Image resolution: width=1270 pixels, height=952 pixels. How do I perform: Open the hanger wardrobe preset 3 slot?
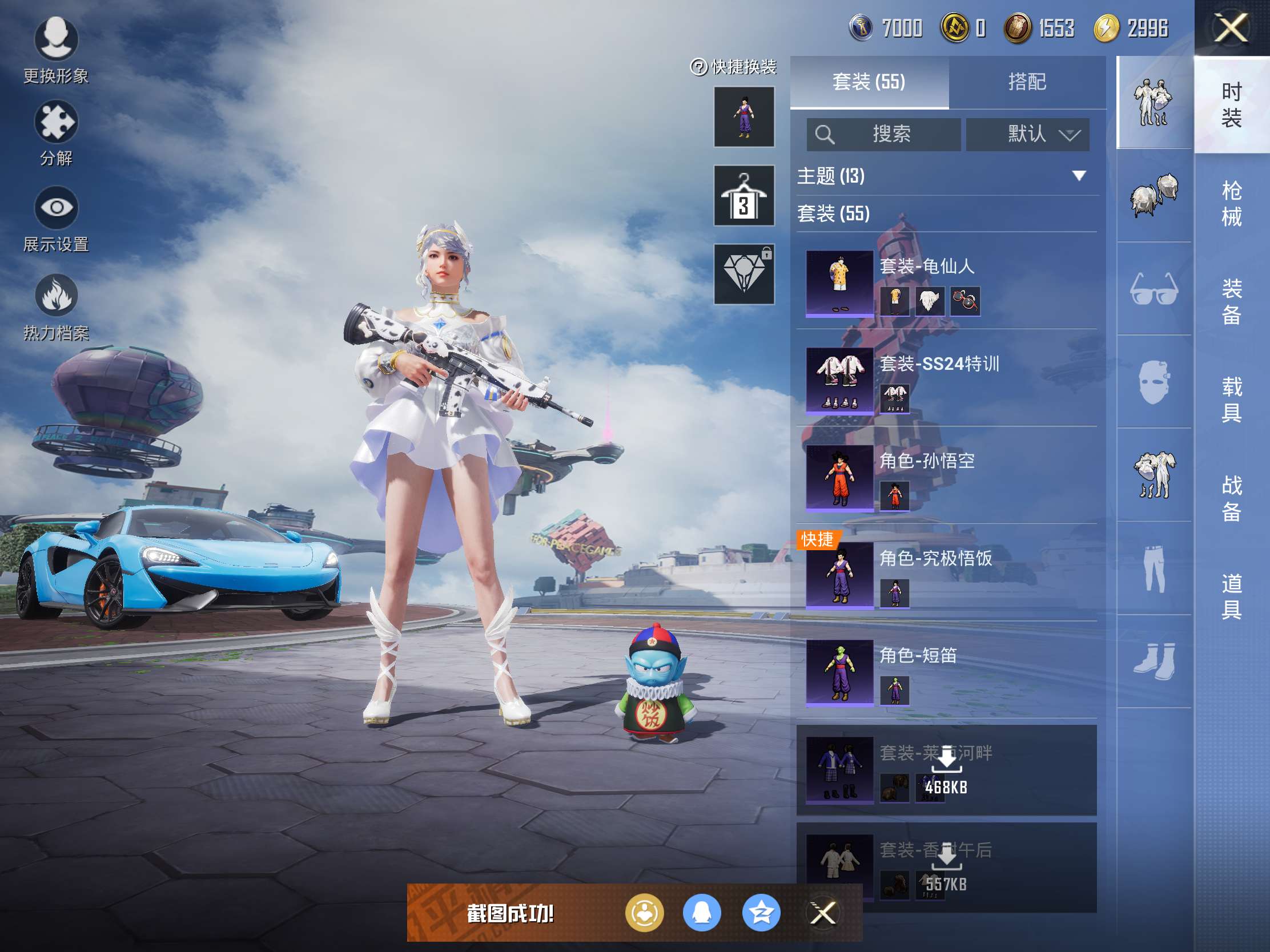[x=743, y=196]
